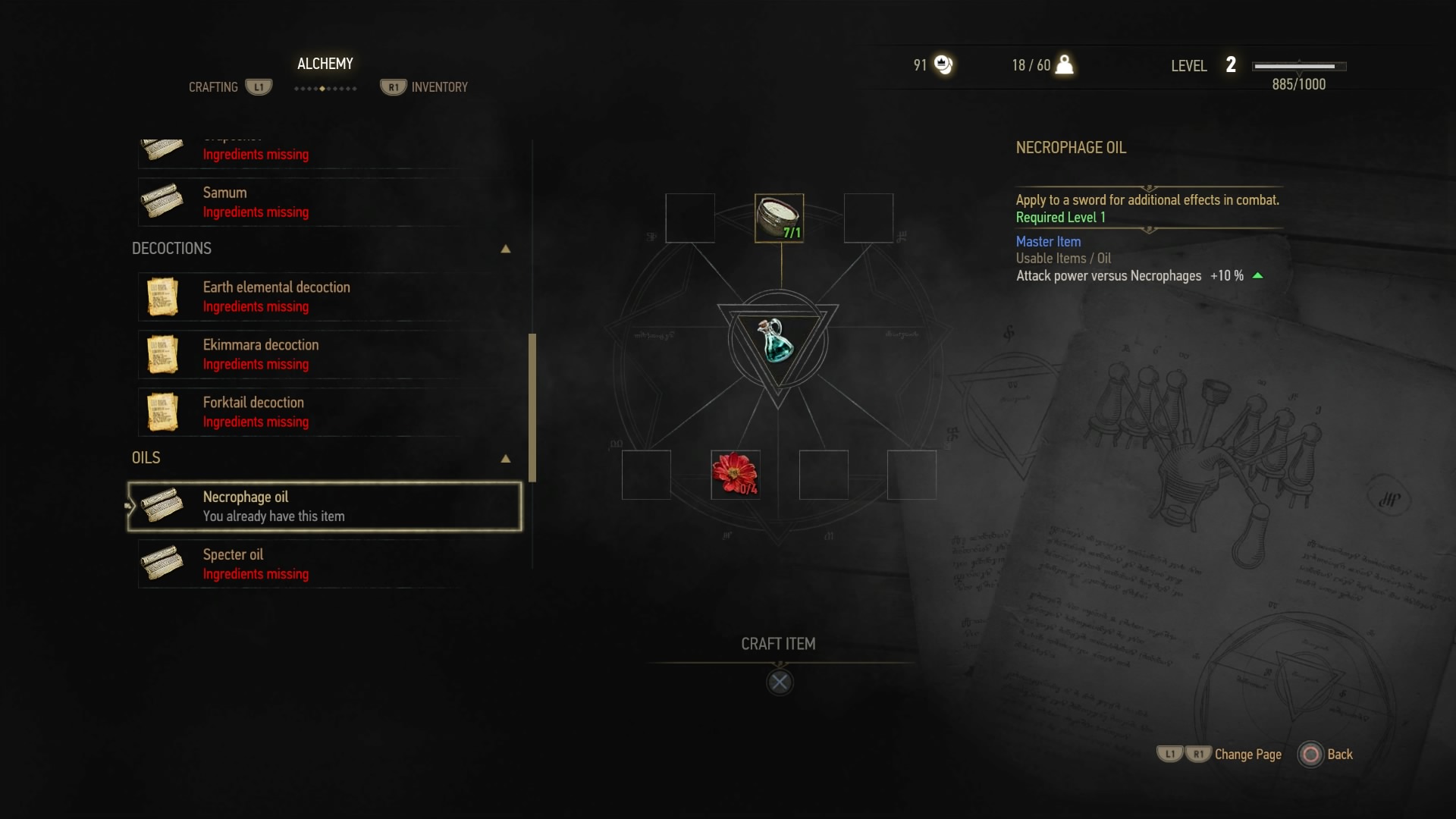Select the dog tallow ingredient slot

779,218
